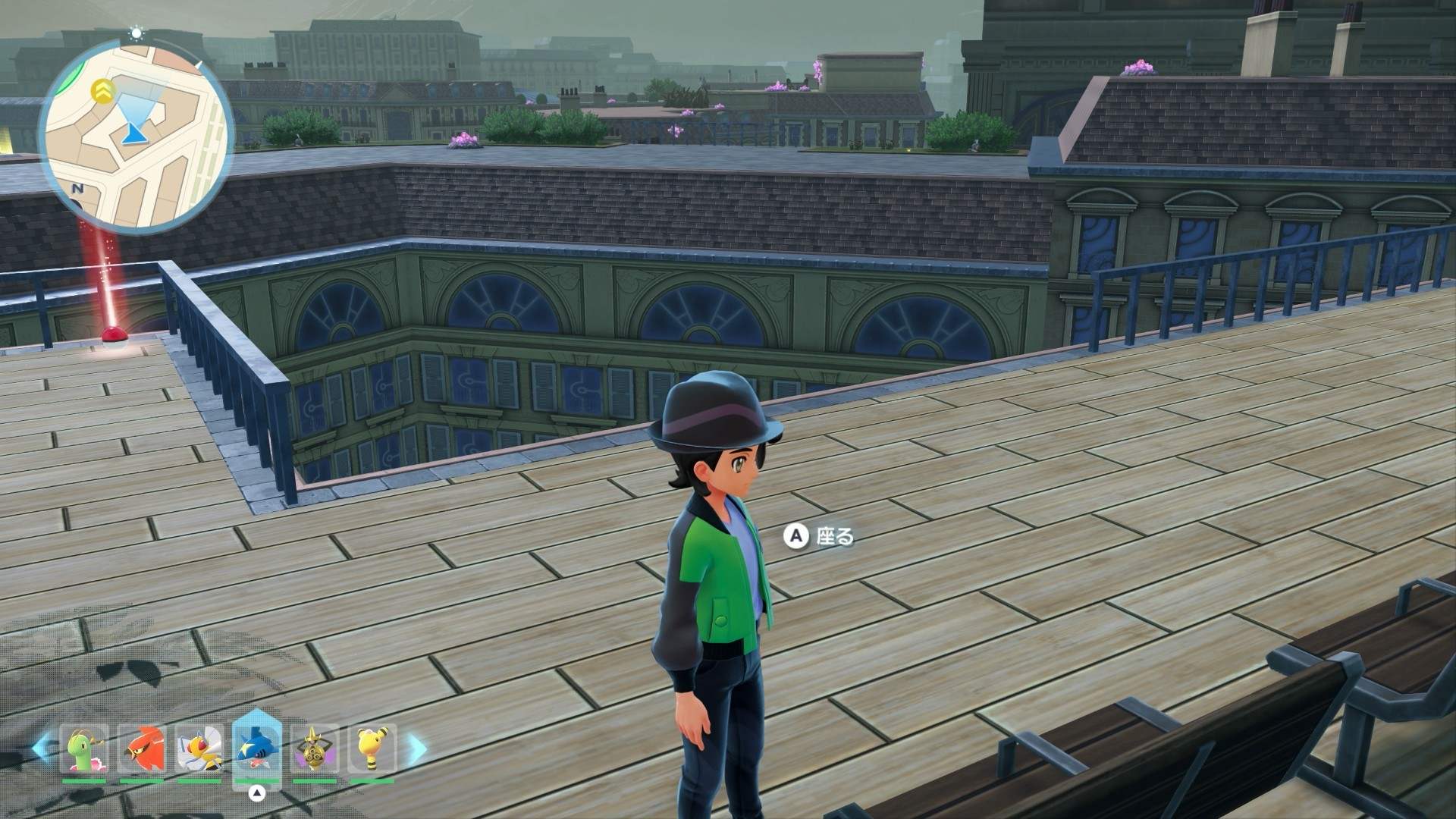The image size is (1456, 819).
Task: Choose Ampharos in the party bar
Action: click(x=372, y=748)
